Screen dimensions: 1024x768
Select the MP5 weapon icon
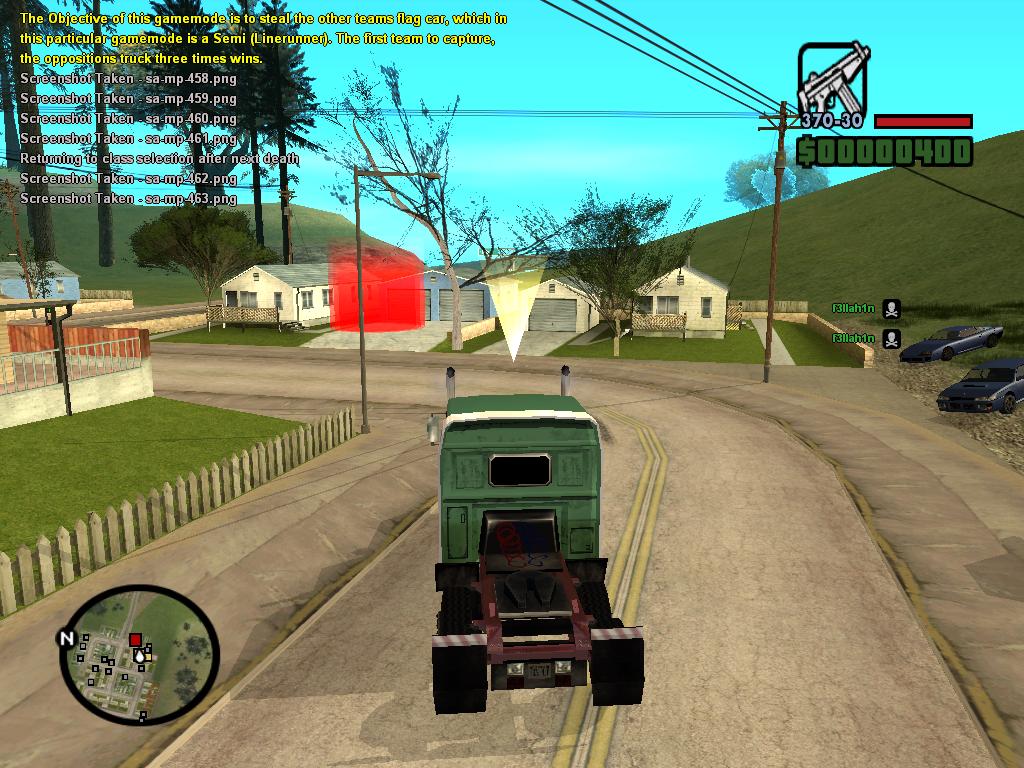point(833,78)
